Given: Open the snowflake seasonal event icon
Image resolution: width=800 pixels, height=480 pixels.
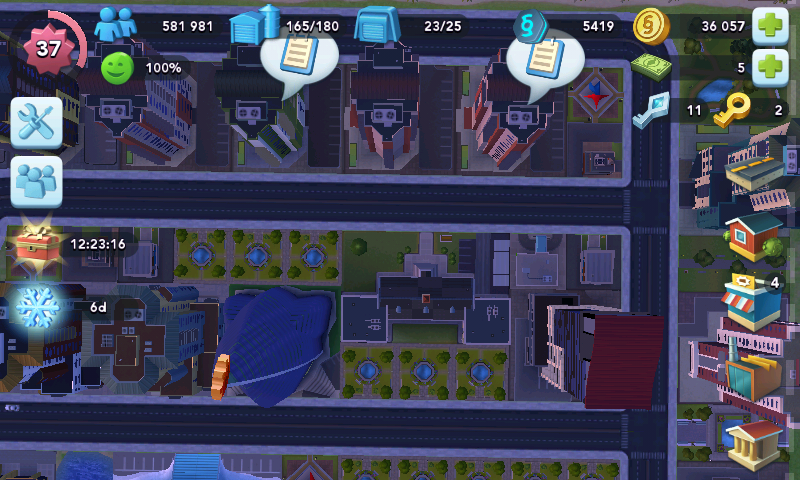Looking at the screenshot, I should pyautogui.click(x=40, y=305).
